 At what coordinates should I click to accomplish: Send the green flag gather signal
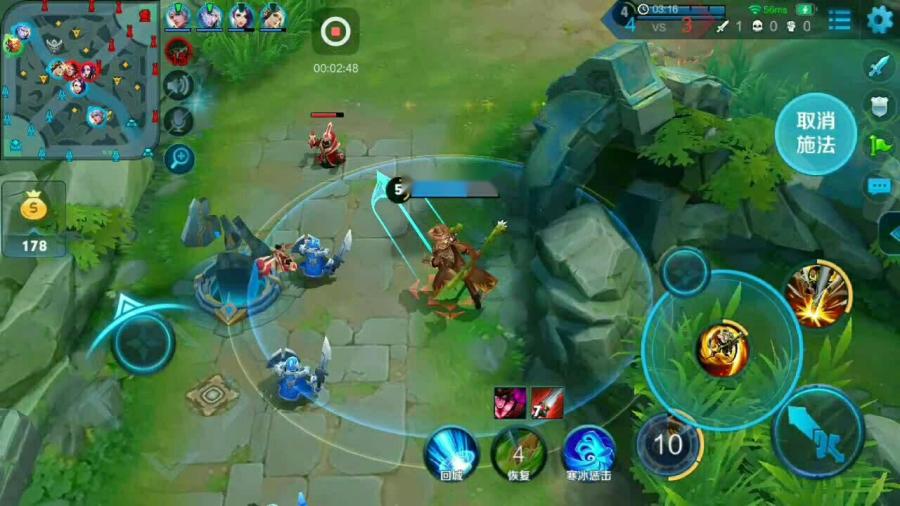point(879,145)
